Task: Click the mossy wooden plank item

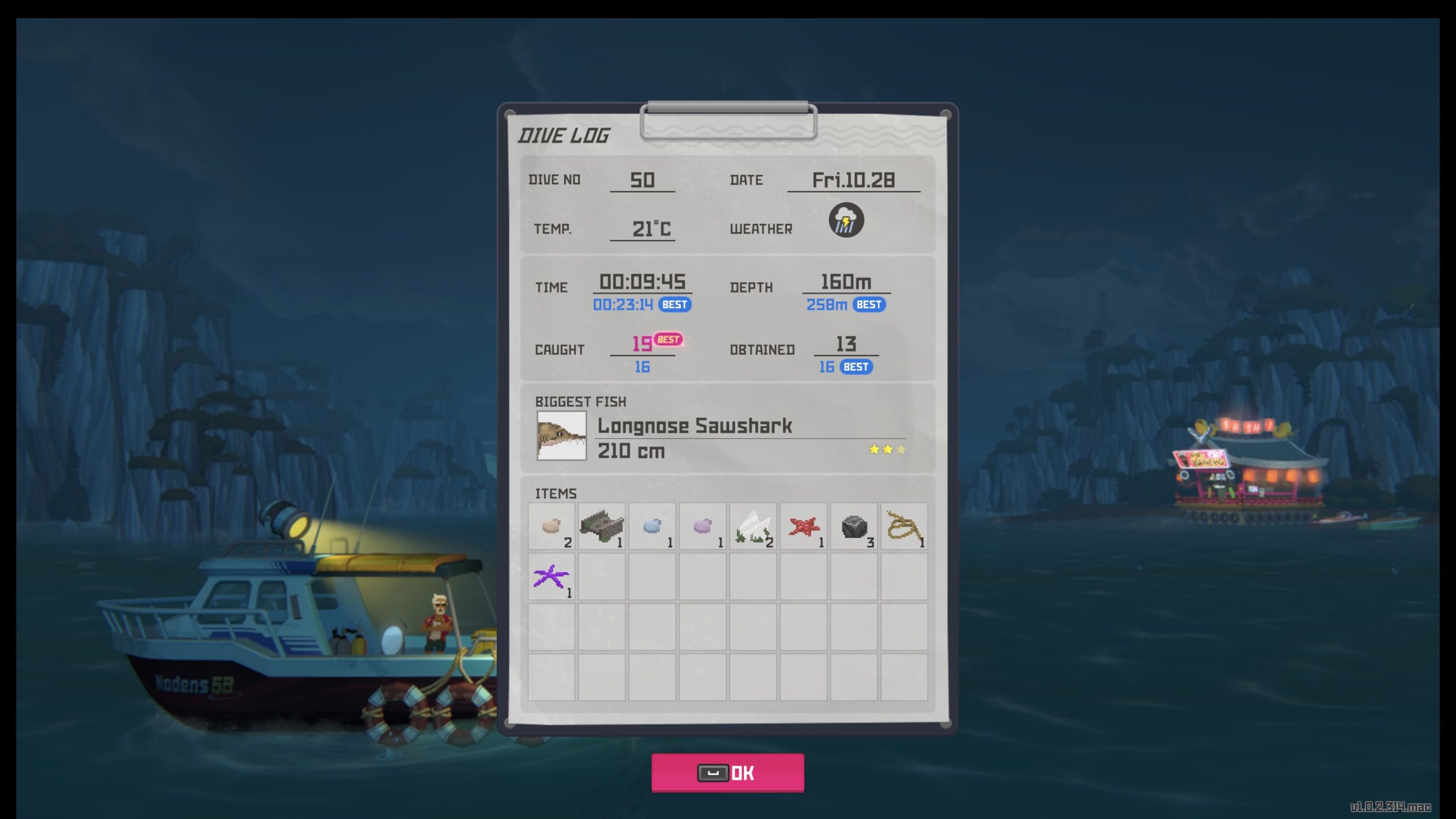Action: (x=601, y=526)
